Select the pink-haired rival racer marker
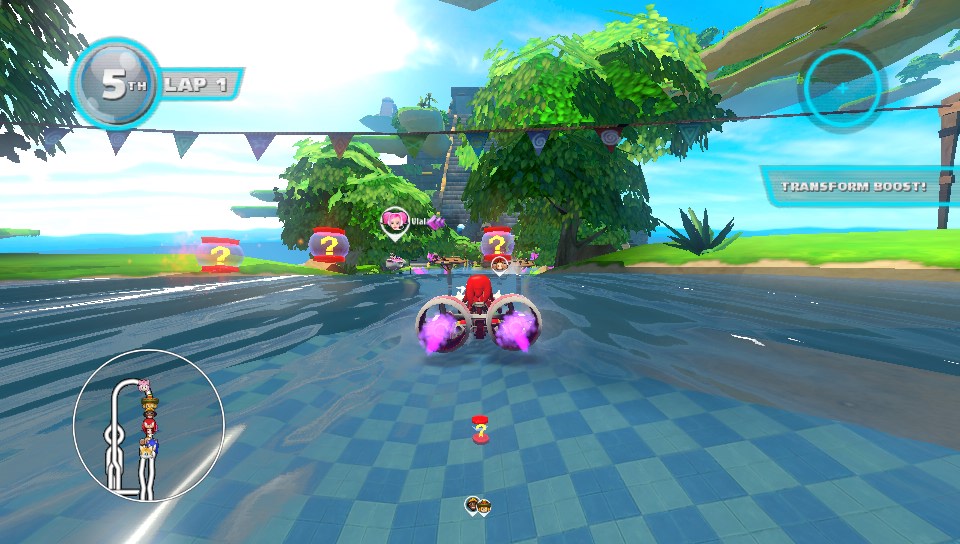 (x=396, y=222)
